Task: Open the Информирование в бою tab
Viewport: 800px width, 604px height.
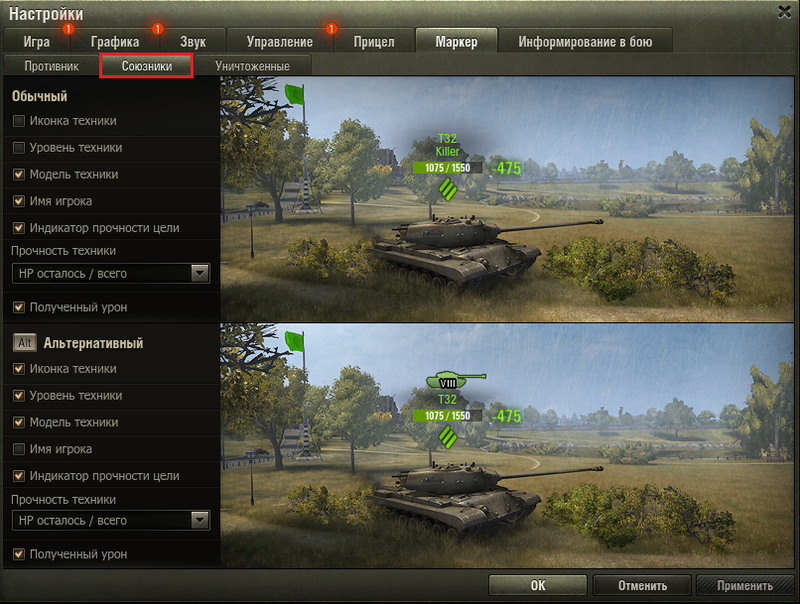Action: coord(585,42)
